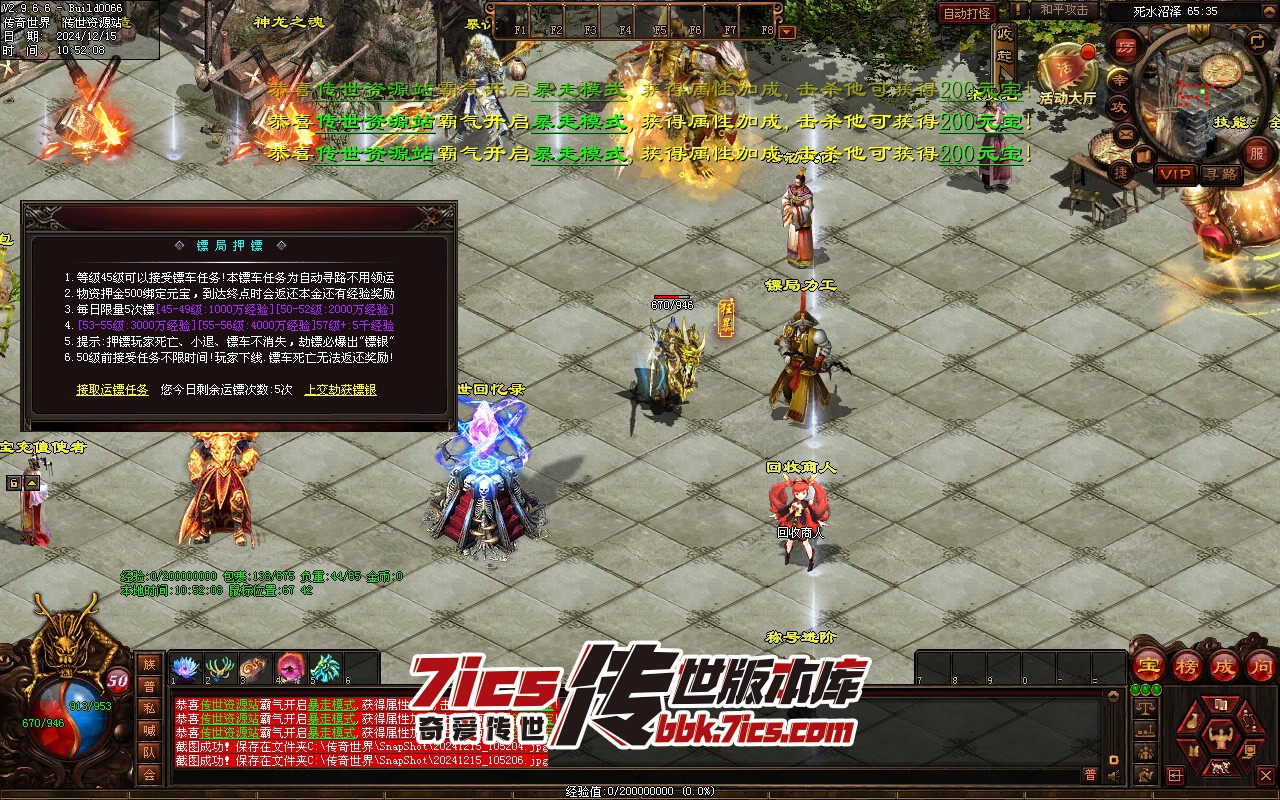Toggle the 自动打怪 auto-fight button

tap(967, 13)
